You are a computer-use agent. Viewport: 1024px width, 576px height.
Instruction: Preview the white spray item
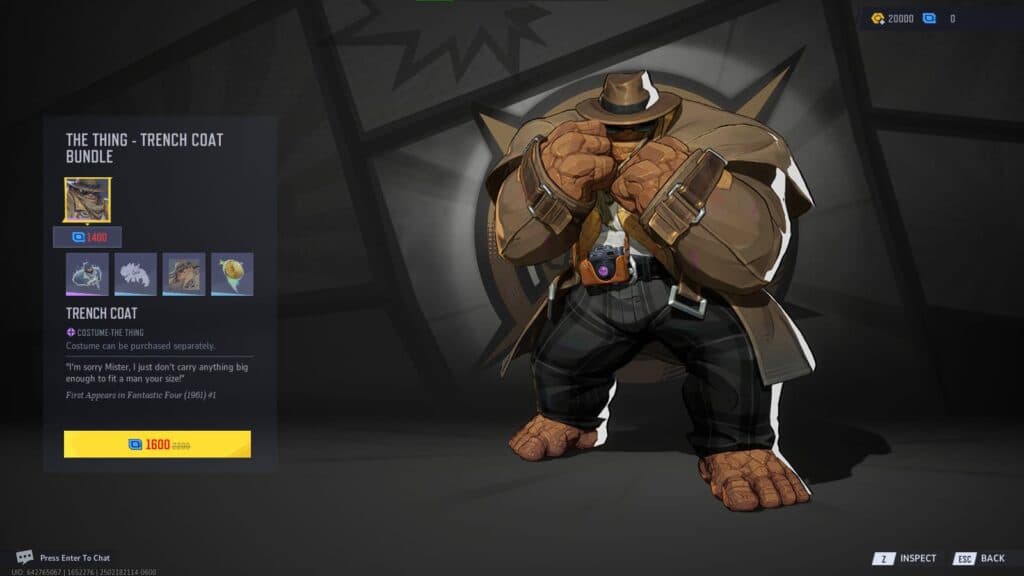click(136, 274)
